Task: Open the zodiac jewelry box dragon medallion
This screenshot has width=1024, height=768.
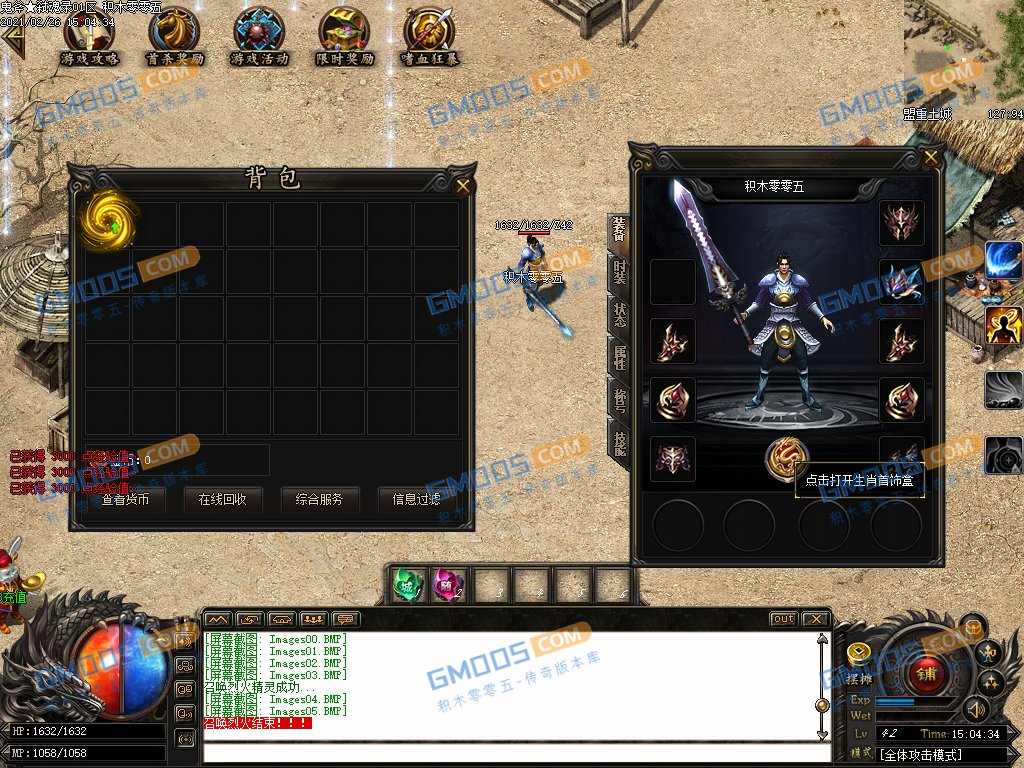Action: pos(786,458)
